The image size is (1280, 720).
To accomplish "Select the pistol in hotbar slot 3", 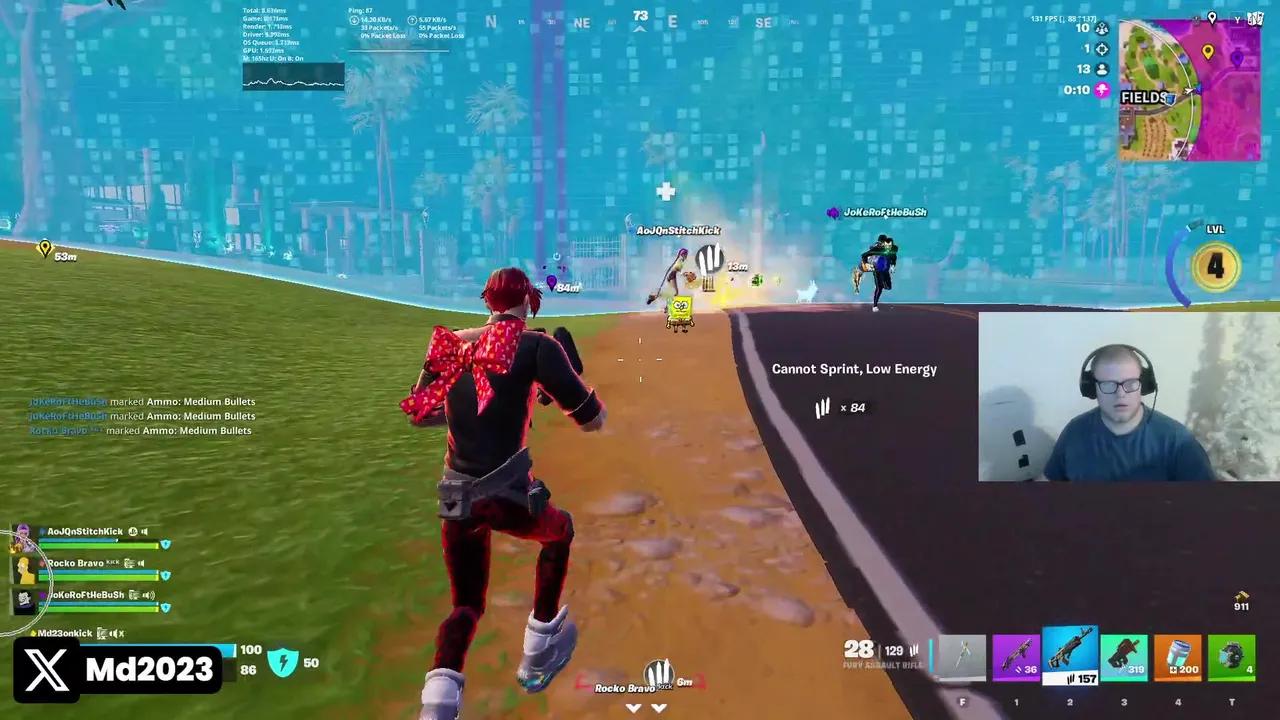I will [1123, 655].
